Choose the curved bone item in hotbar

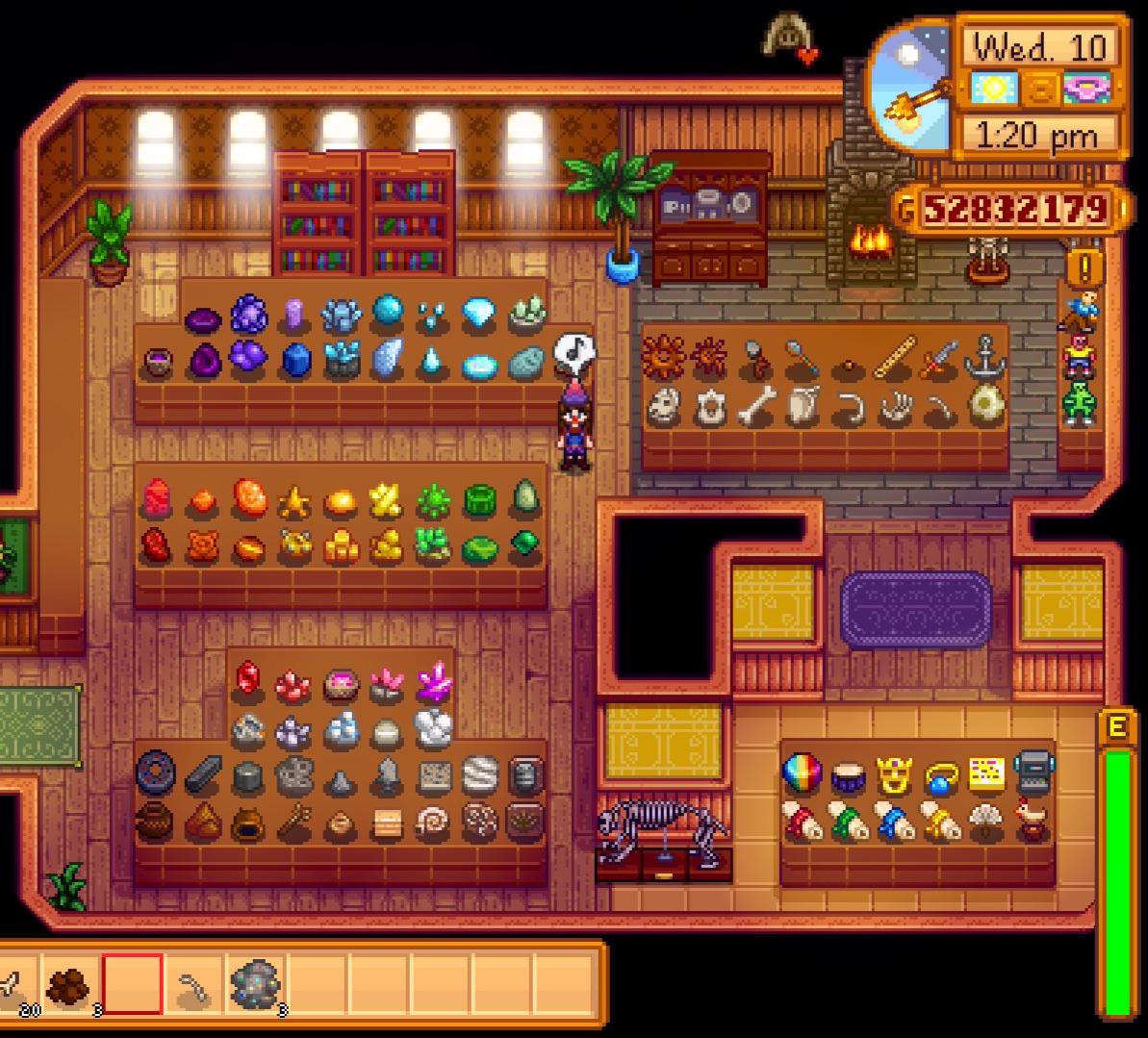click(x=193, y=986)
